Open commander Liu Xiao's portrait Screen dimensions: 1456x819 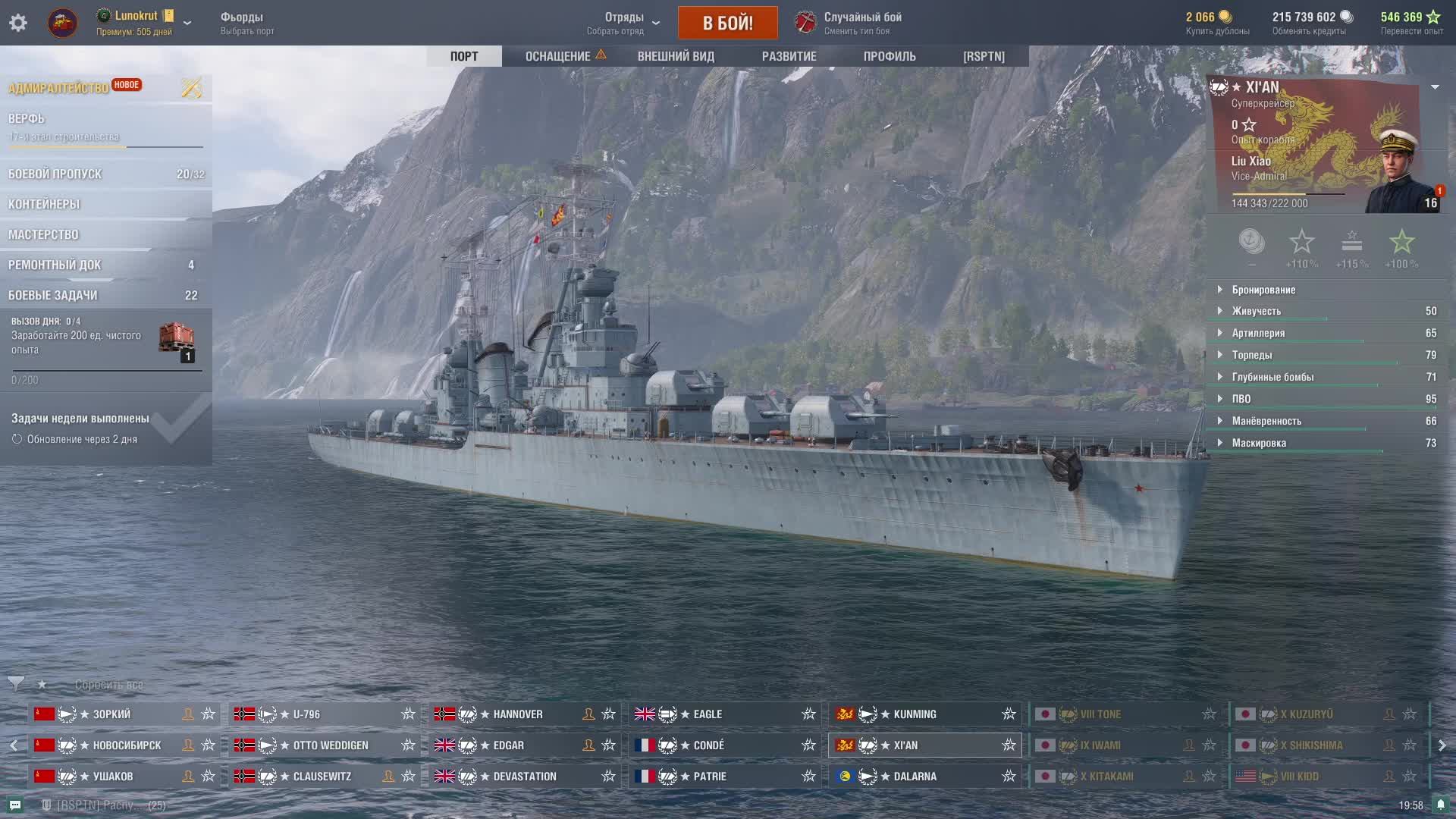(1398, 171)
